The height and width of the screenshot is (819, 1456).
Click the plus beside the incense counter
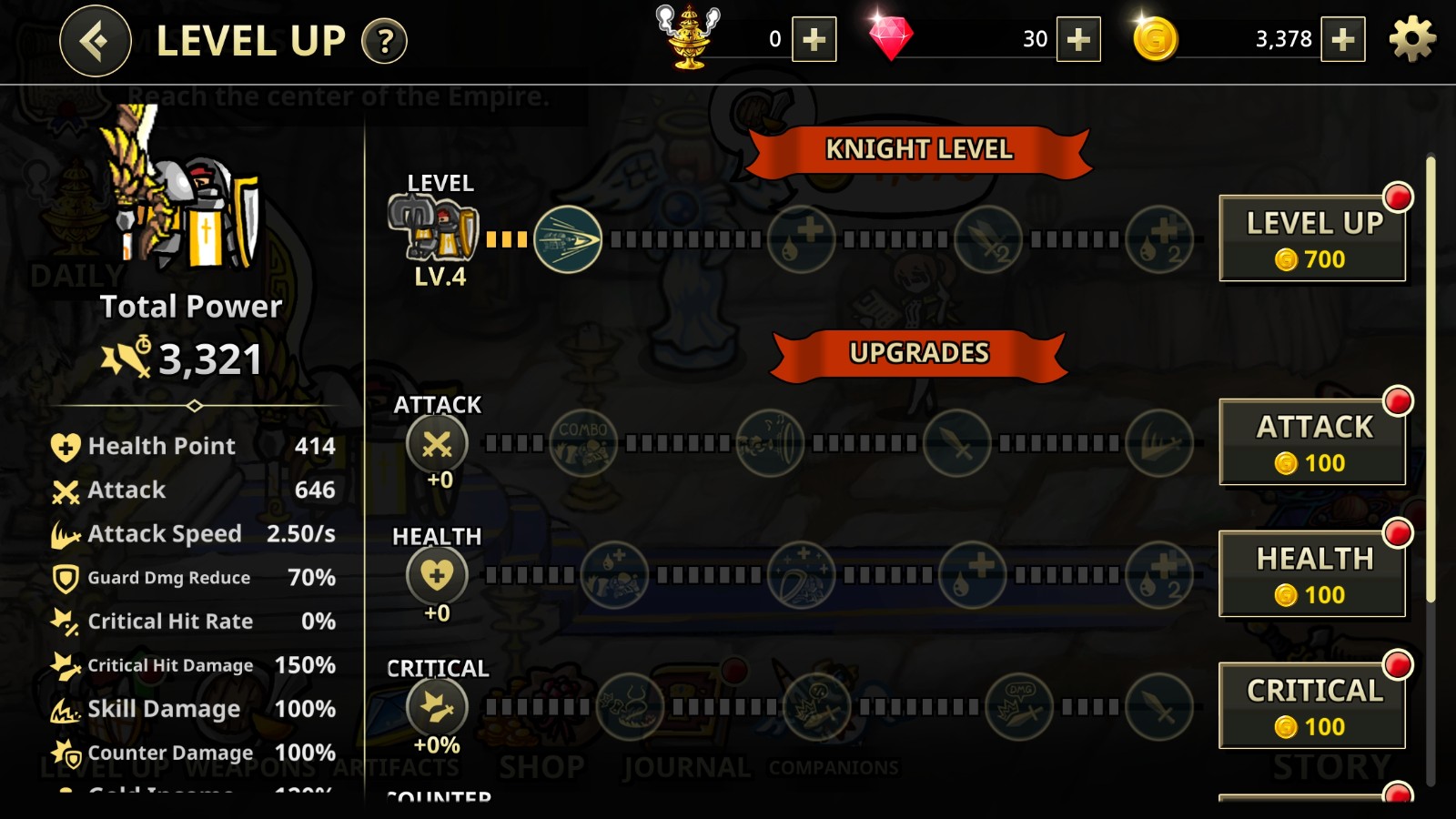[813, 39]
